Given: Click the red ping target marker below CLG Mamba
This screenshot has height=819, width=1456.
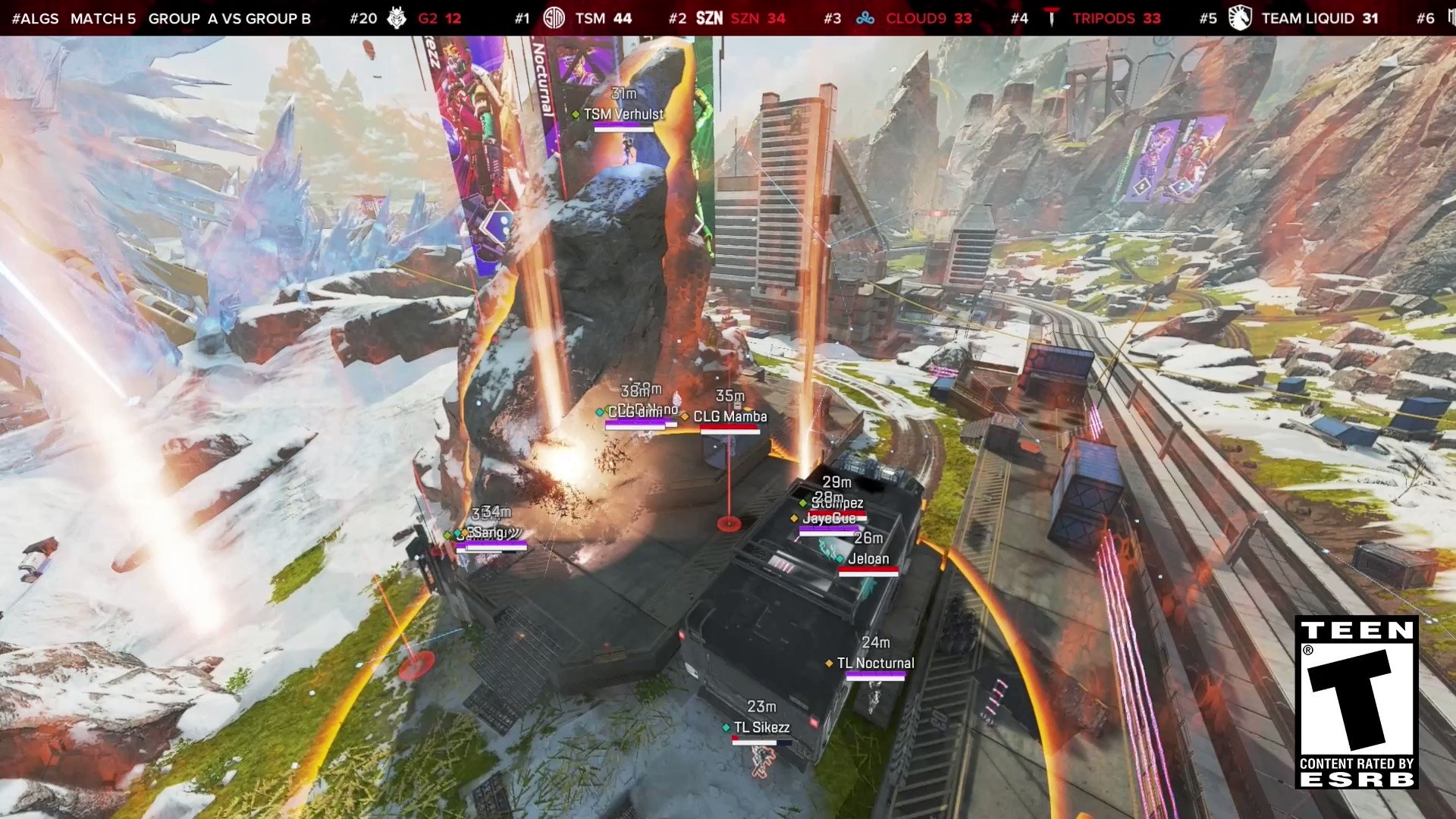Looking at the screenshot, I should [x=729, y=523].
